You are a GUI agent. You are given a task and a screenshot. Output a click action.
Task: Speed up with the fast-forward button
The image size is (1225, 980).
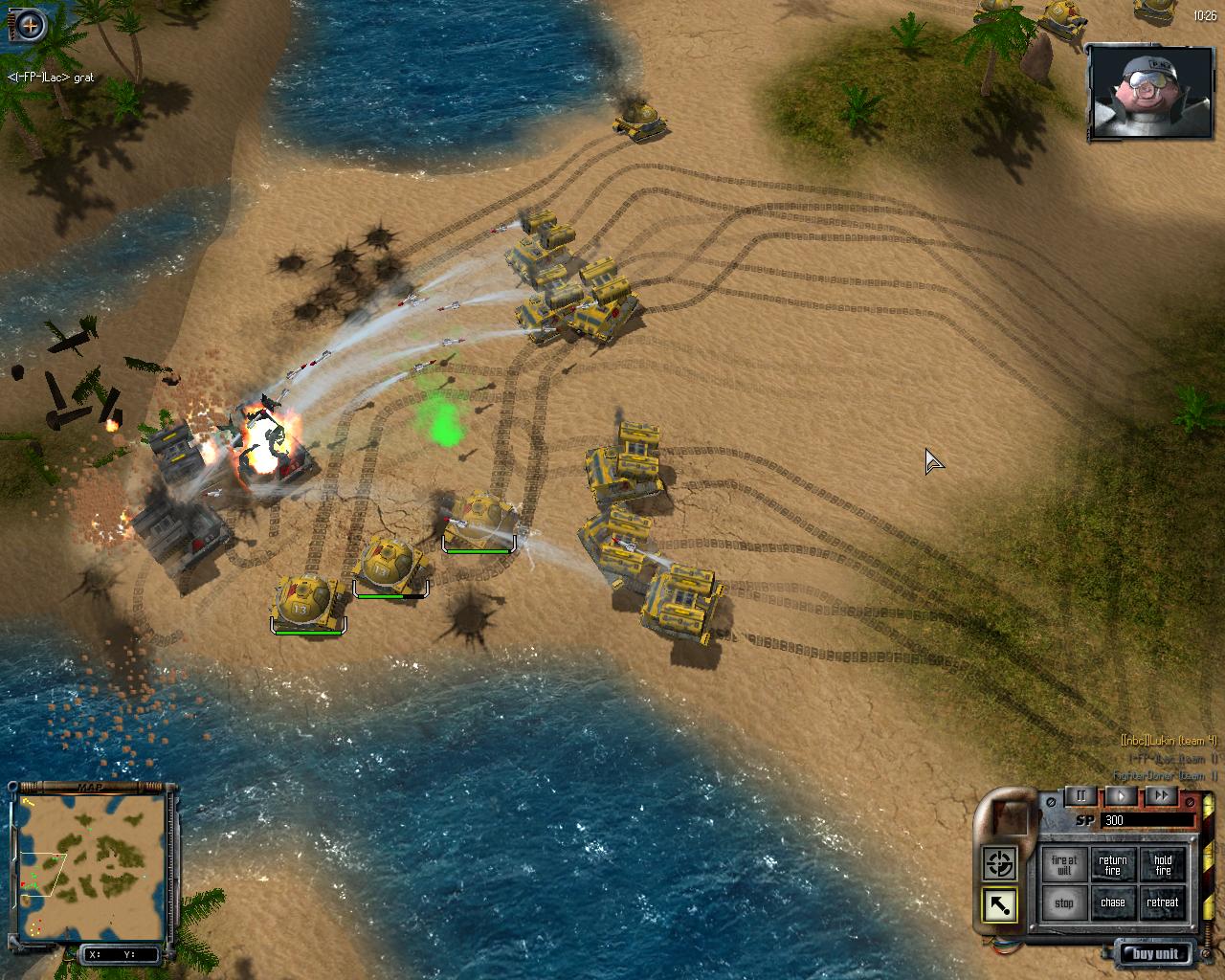pyautogui.click(x=1160, y=795)
